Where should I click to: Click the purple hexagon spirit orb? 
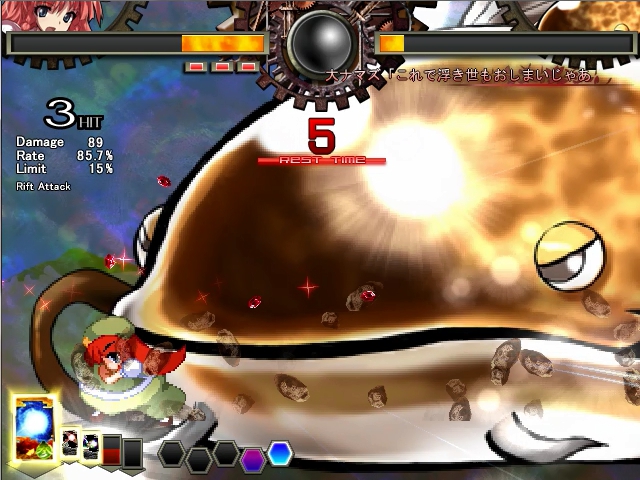point(253,459)
